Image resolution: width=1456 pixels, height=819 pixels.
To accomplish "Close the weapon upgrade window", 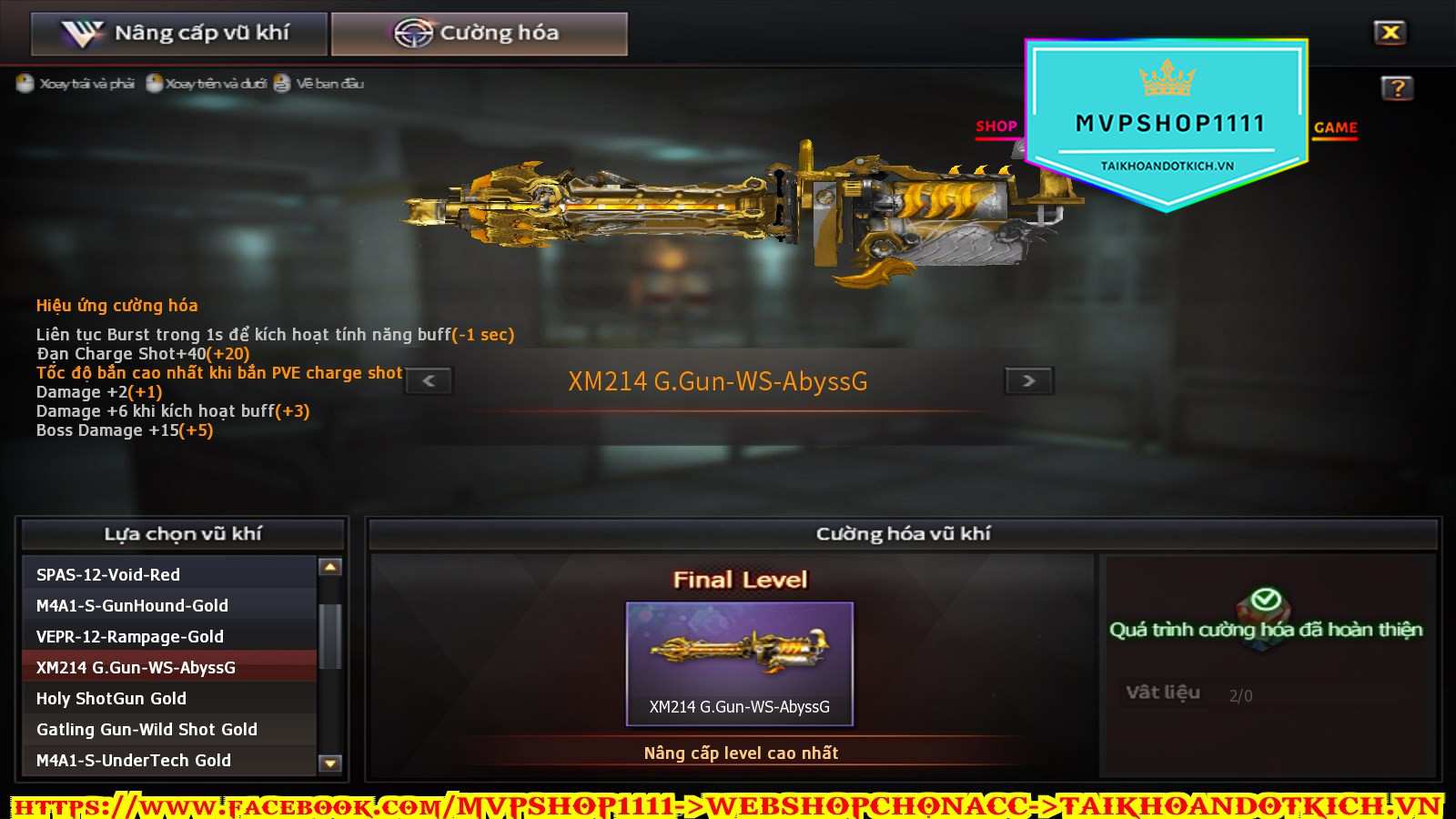I will click(x=1390, y=33).
